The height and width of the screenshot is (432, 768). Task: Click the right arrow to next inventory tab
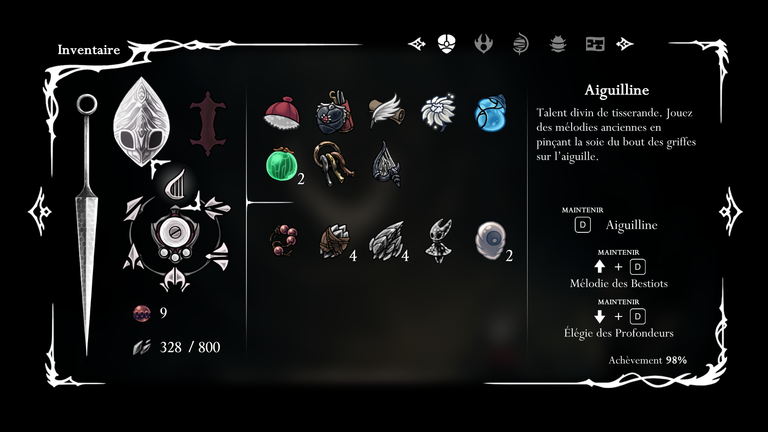point(625,44)
